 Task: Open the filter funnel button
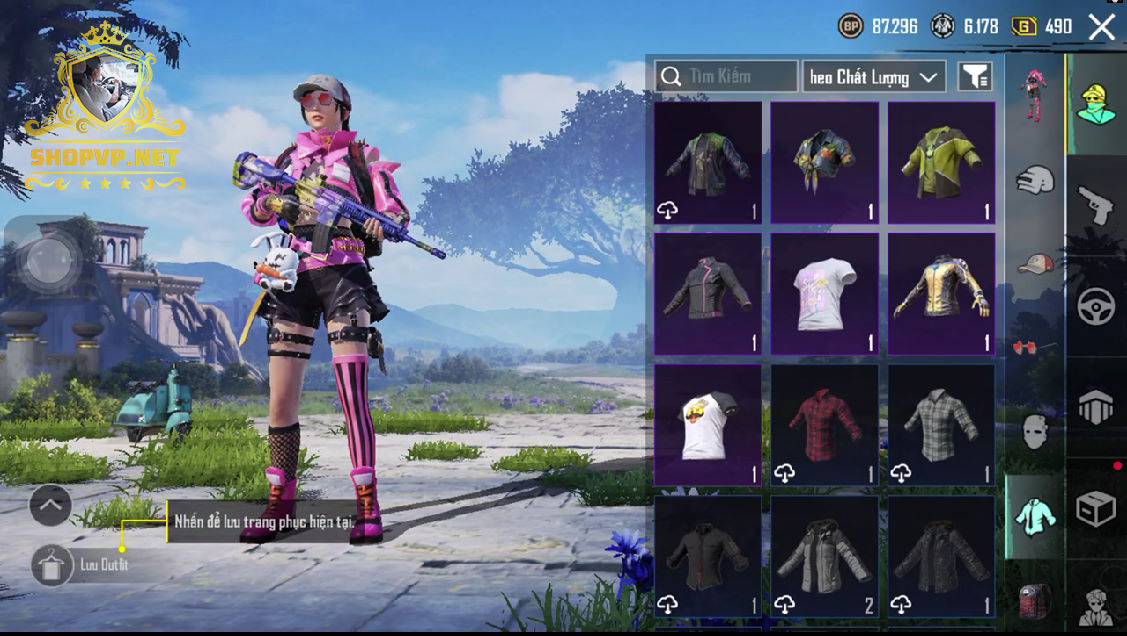(x=974, y=76)
